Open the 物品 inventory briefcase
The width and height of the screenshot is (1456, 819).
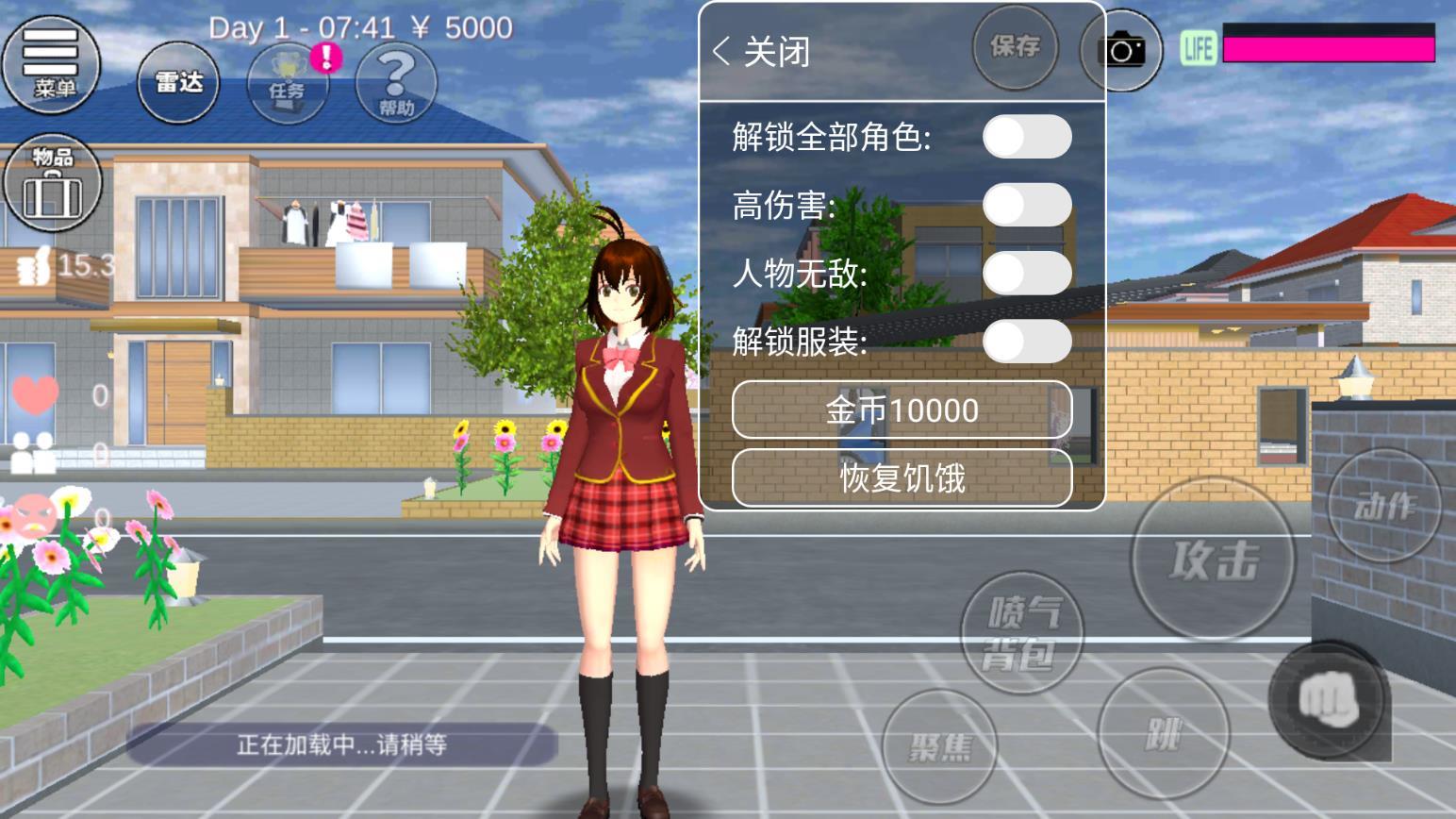coord(54,184)
